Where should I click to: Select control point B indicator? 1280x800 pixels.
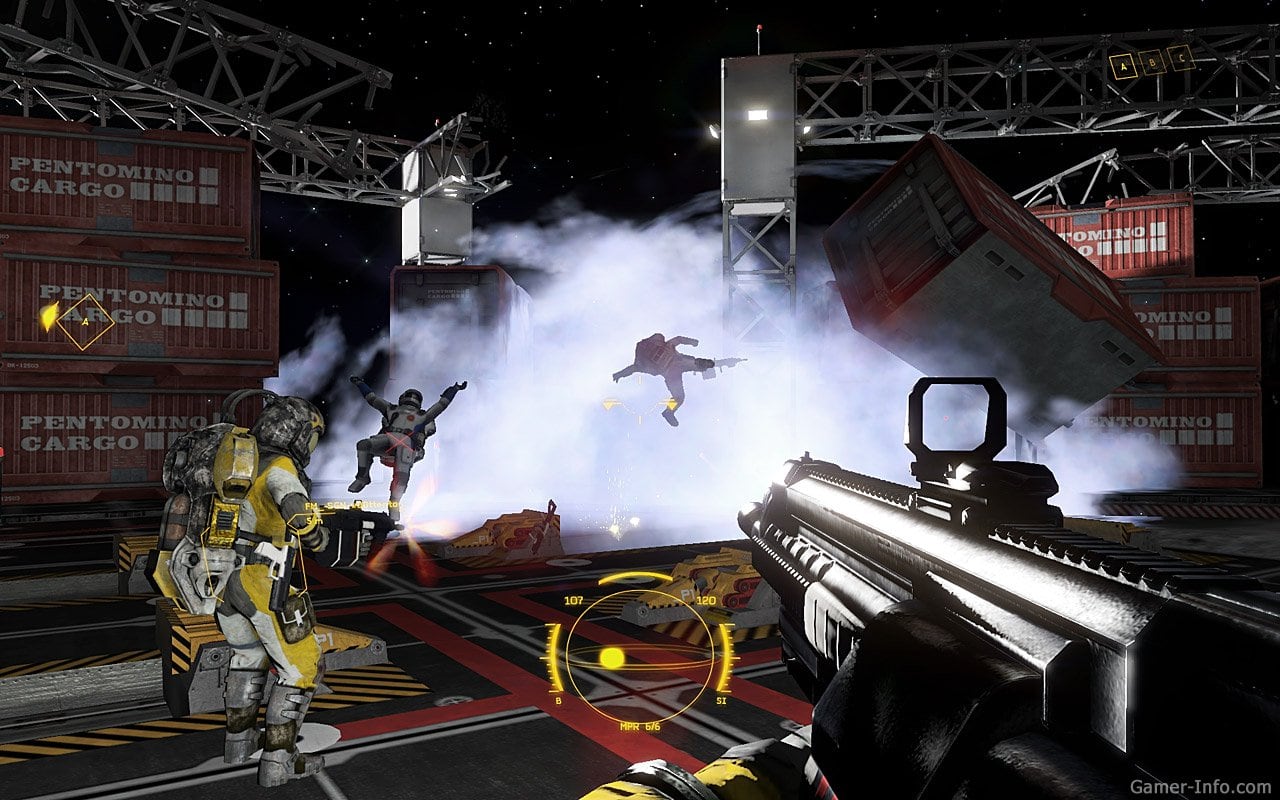point(1153,62)
